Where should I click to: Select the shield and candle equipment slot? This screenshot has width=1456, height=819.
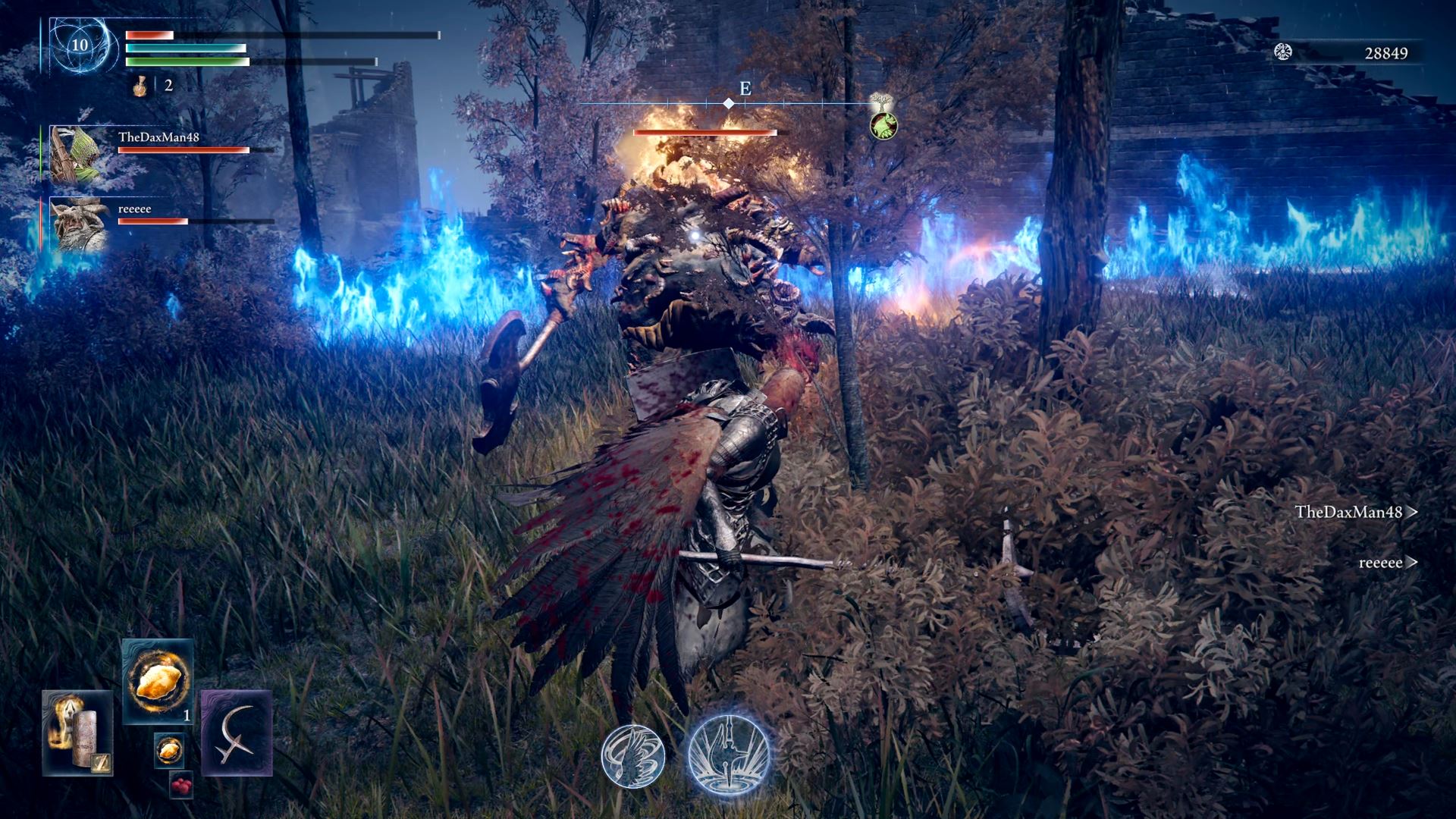(x=77, y=733)
